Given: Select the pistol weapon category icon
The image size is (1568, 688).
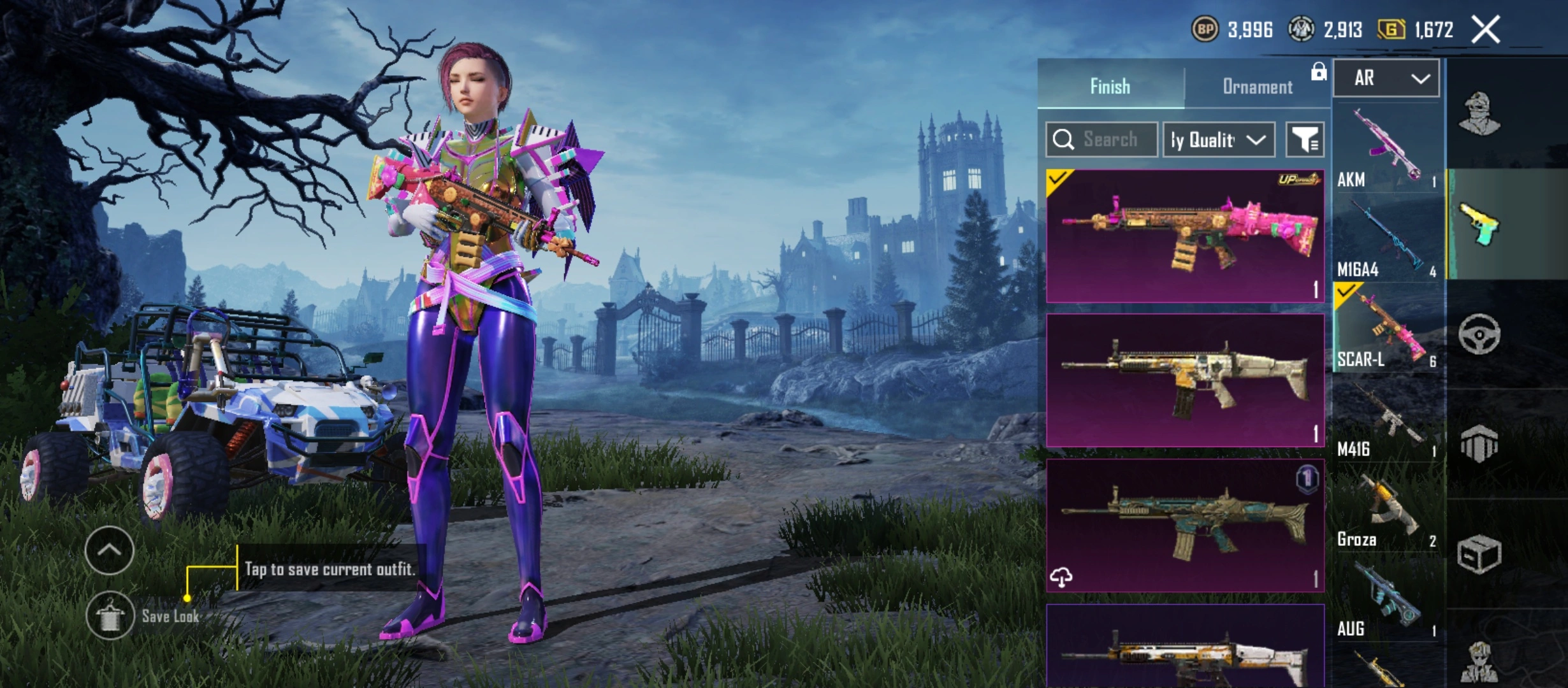Looking at the screenshot, I should (1479, 224).
